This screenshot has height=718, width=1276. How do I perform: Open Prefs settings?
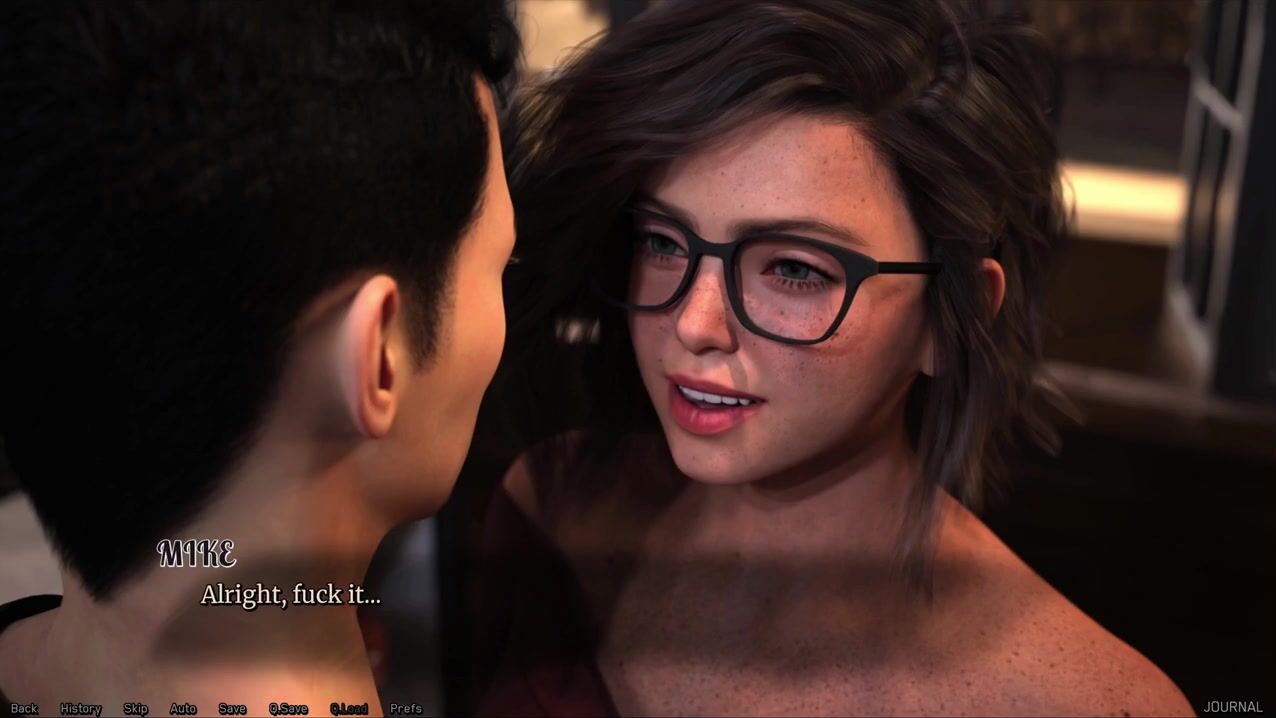406,708
